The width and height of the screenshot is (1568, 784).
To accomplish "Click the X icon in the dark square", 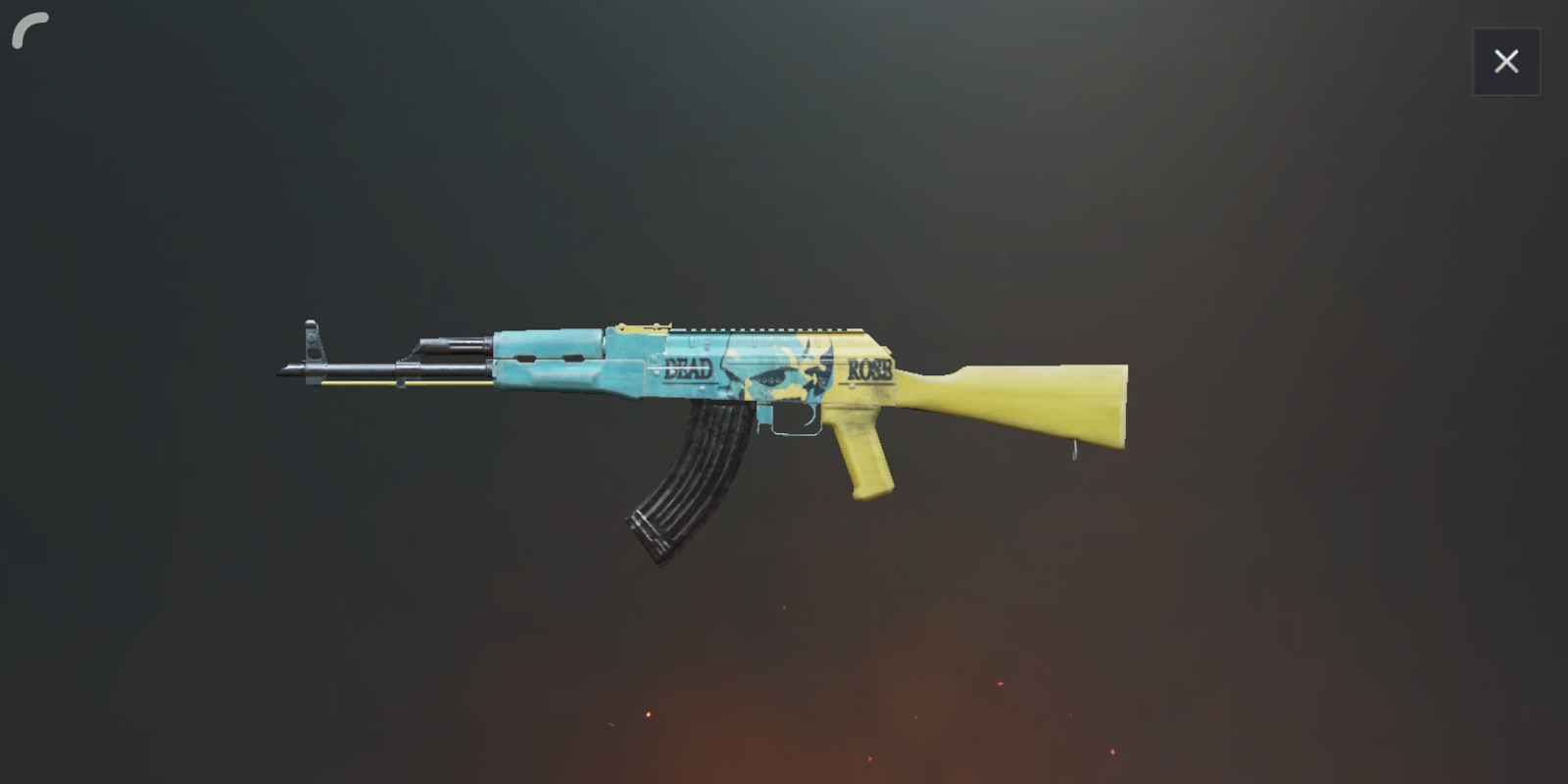I will 1506,61.
